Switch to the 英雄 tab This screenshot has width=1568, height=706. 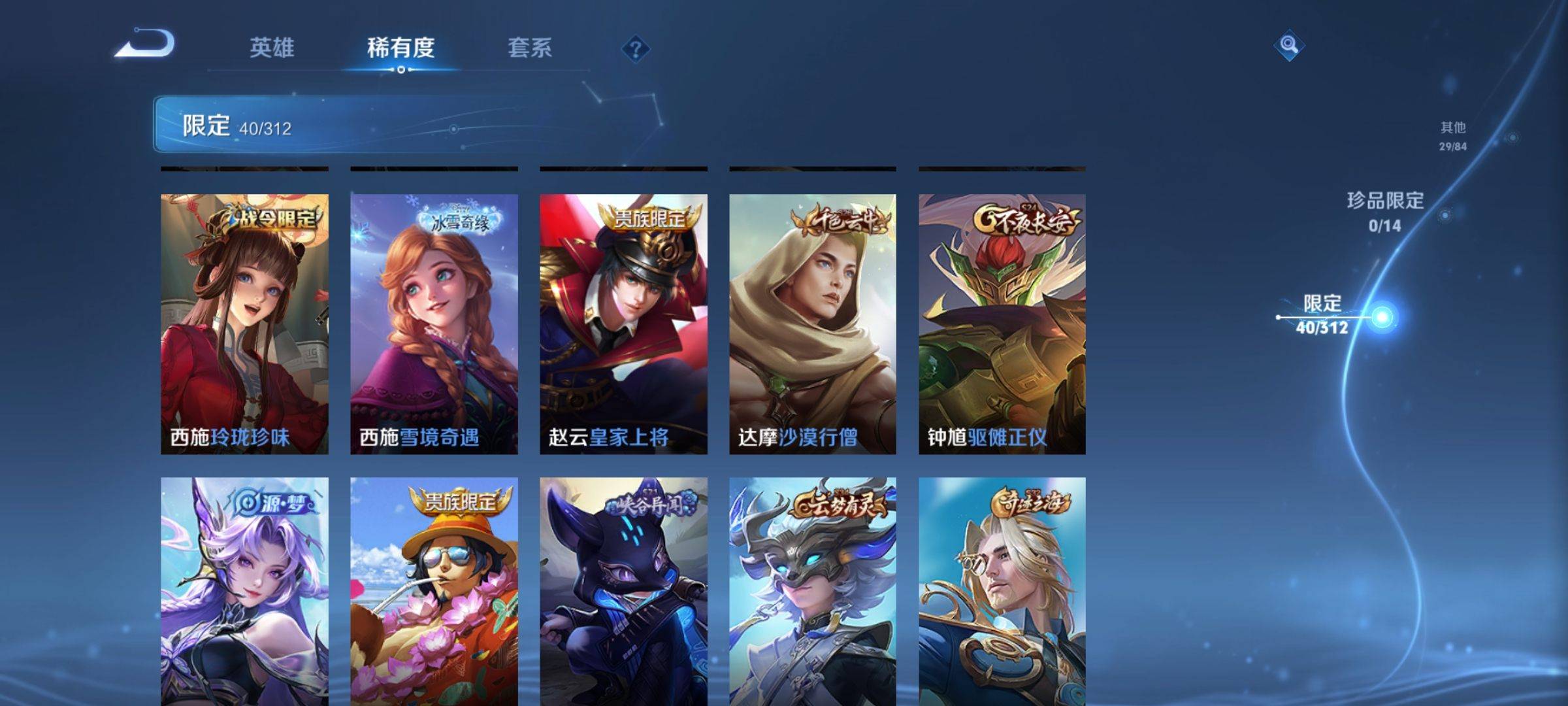click(x=272, y=48)
